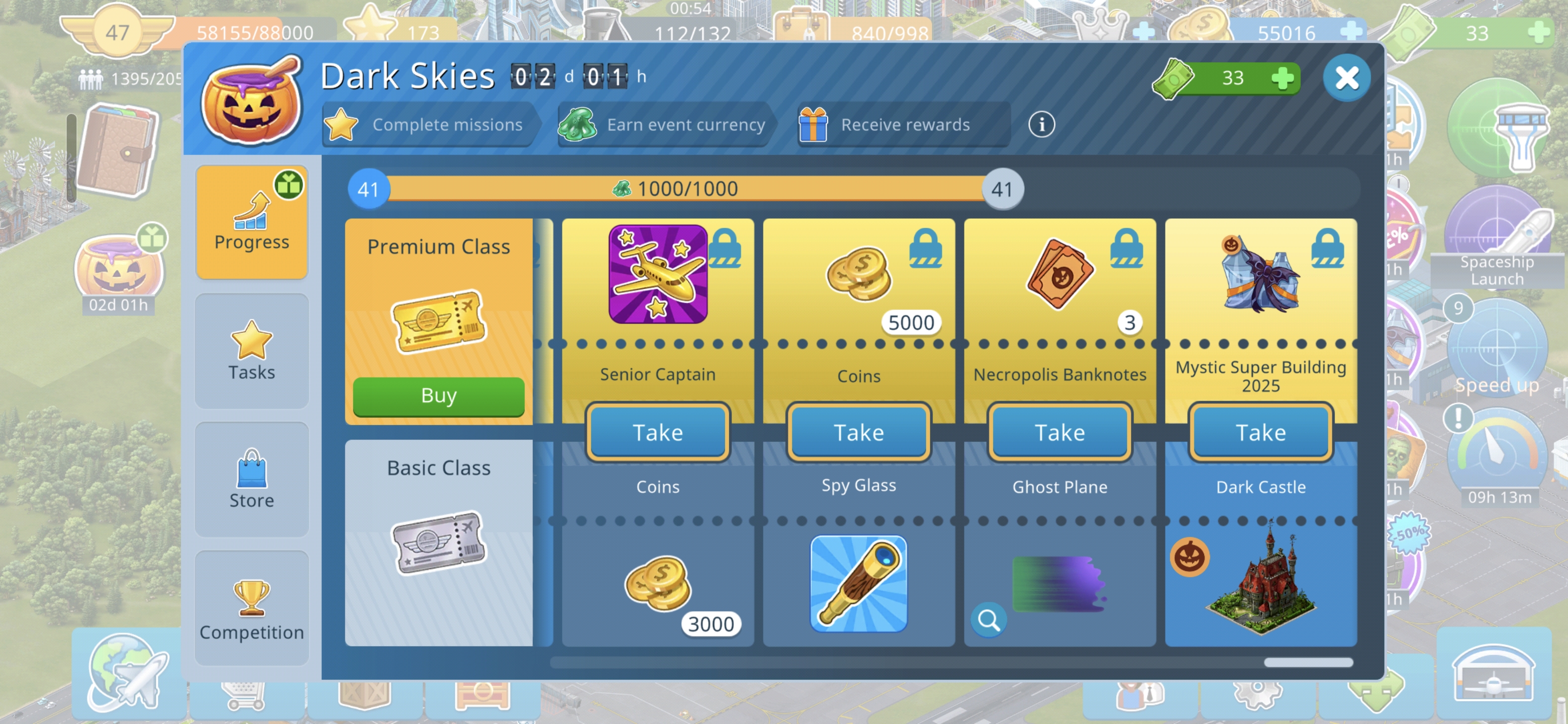This screenshot has height=724, width=1568.
Task: Open the Tasks tab
Action: 251,351
